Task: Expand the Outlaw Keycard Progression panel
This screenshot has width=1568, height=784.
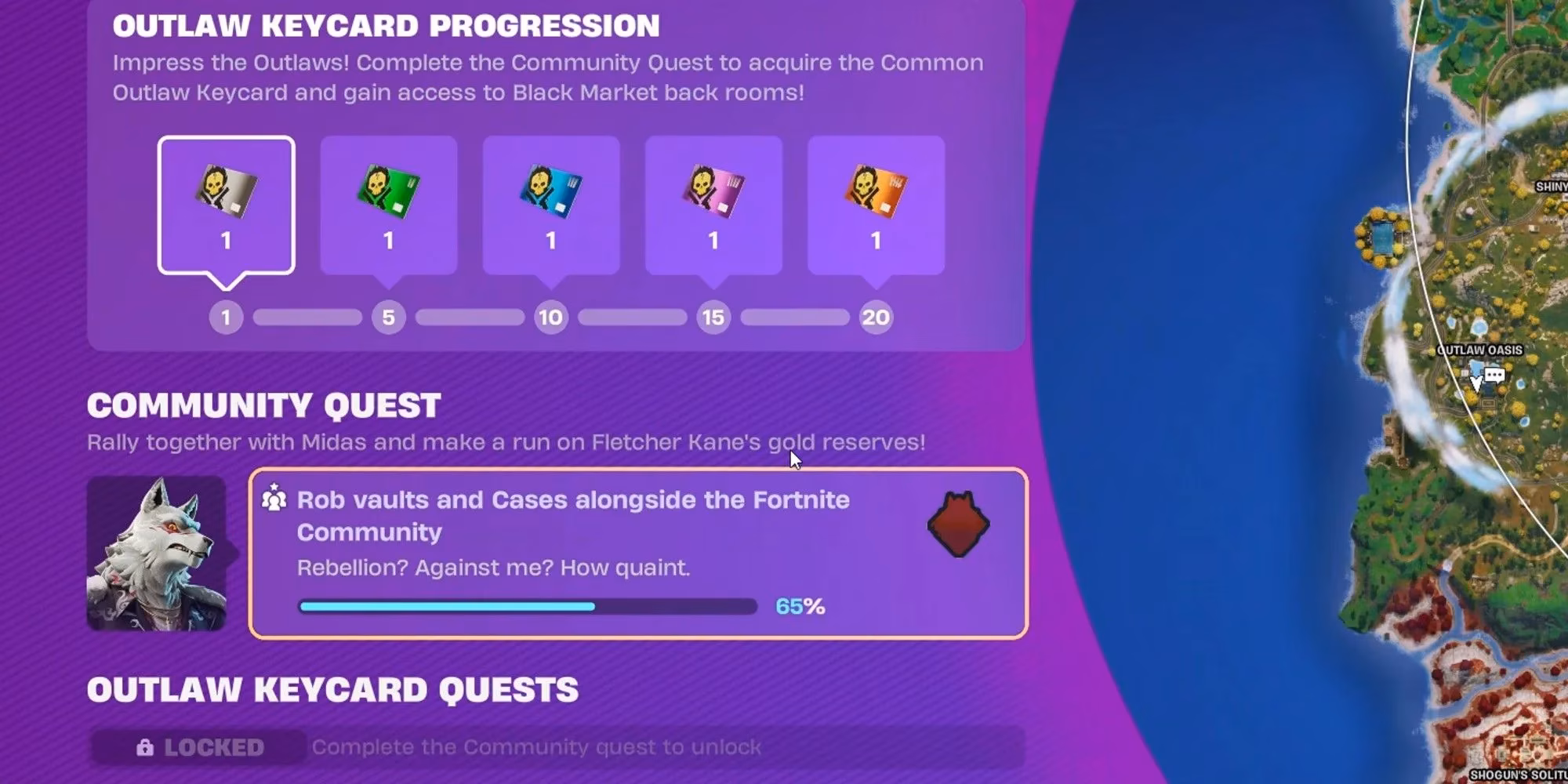Action: click(x=386, y=26)
